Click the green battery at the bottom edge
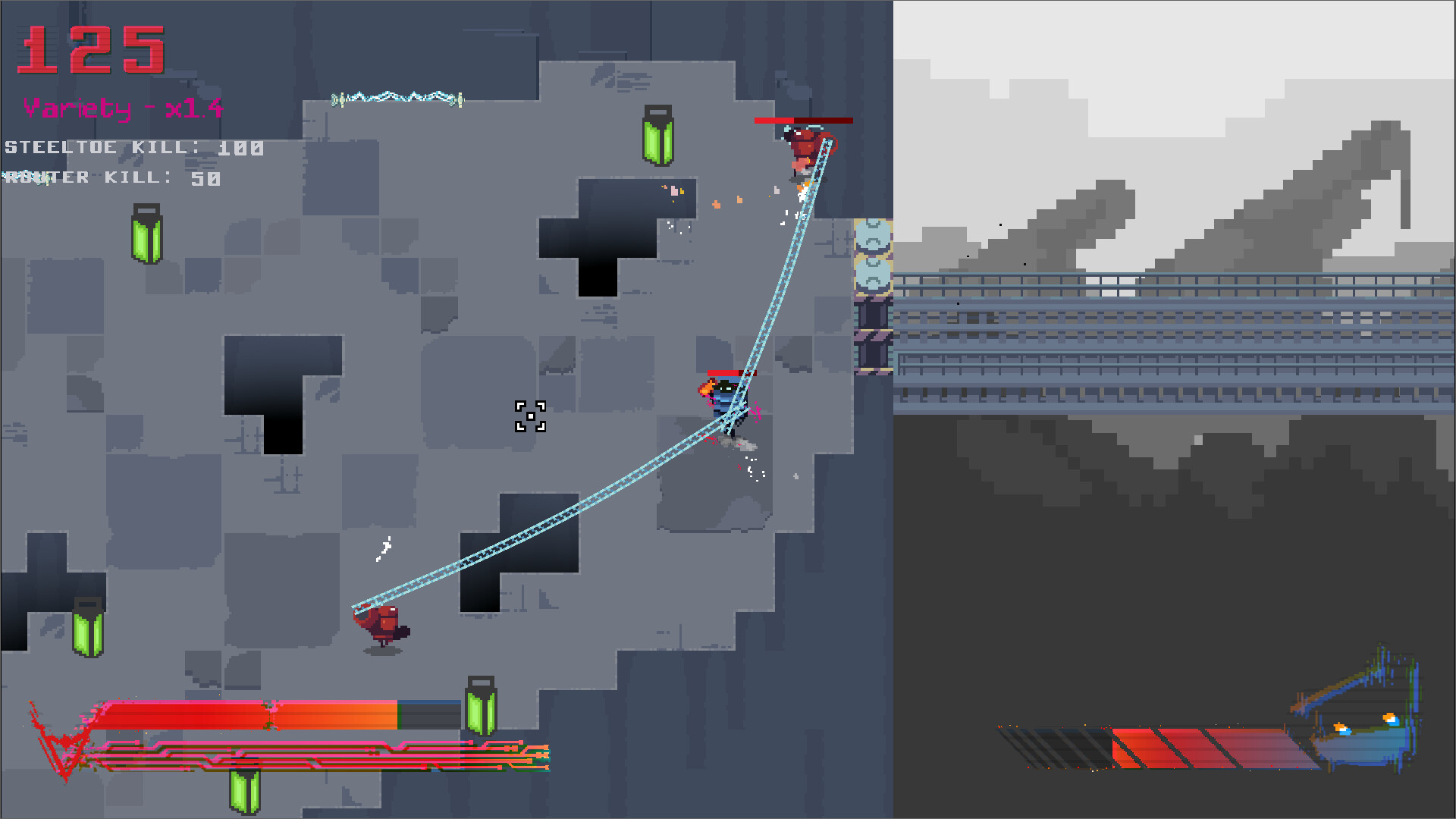This screenshot has width=1456, height=819. pyautogui.click(x=245, y=792)
